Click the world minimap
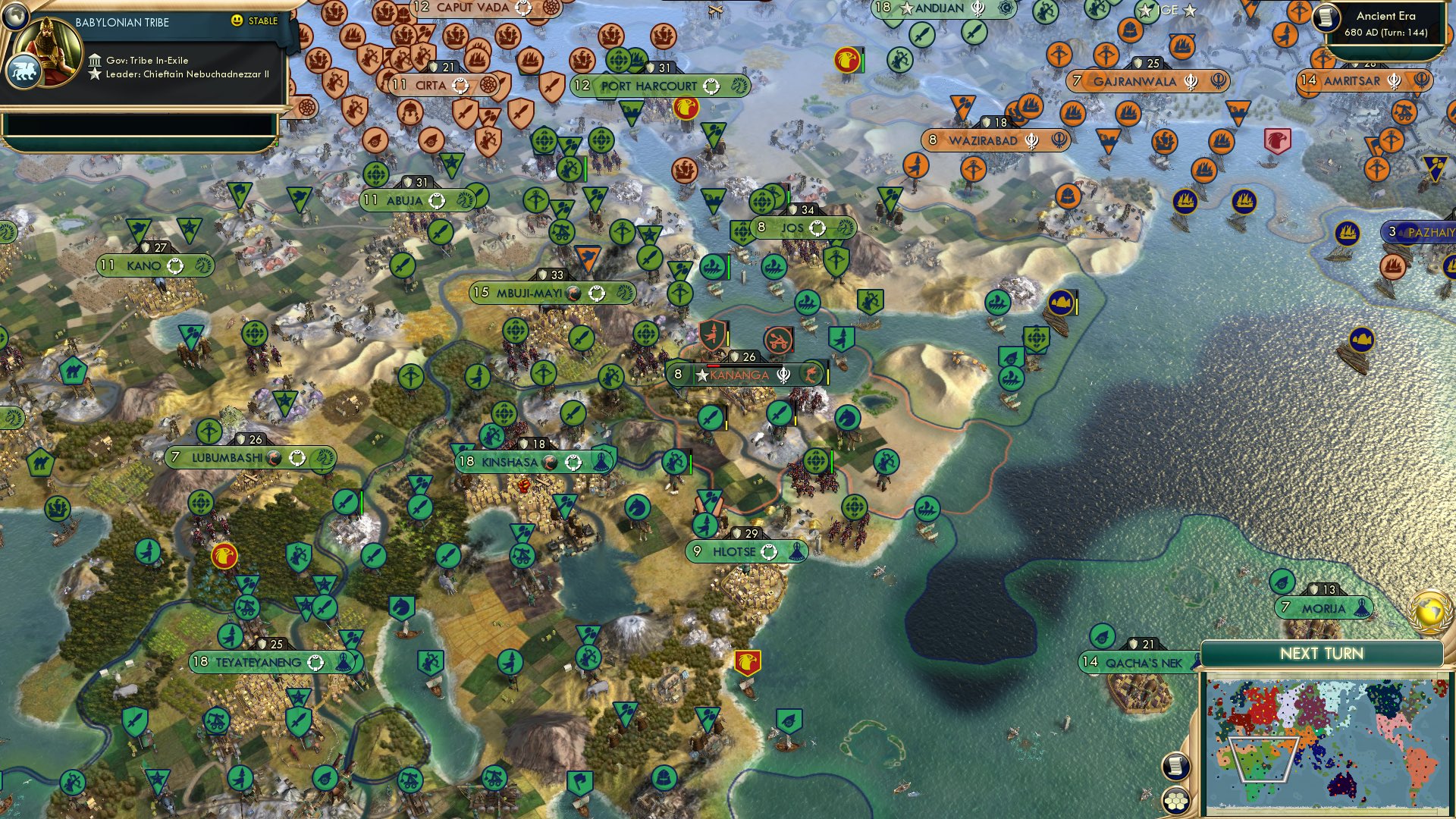The image size is (1456, 819). pyautogui.click(x=1327, y=745)
